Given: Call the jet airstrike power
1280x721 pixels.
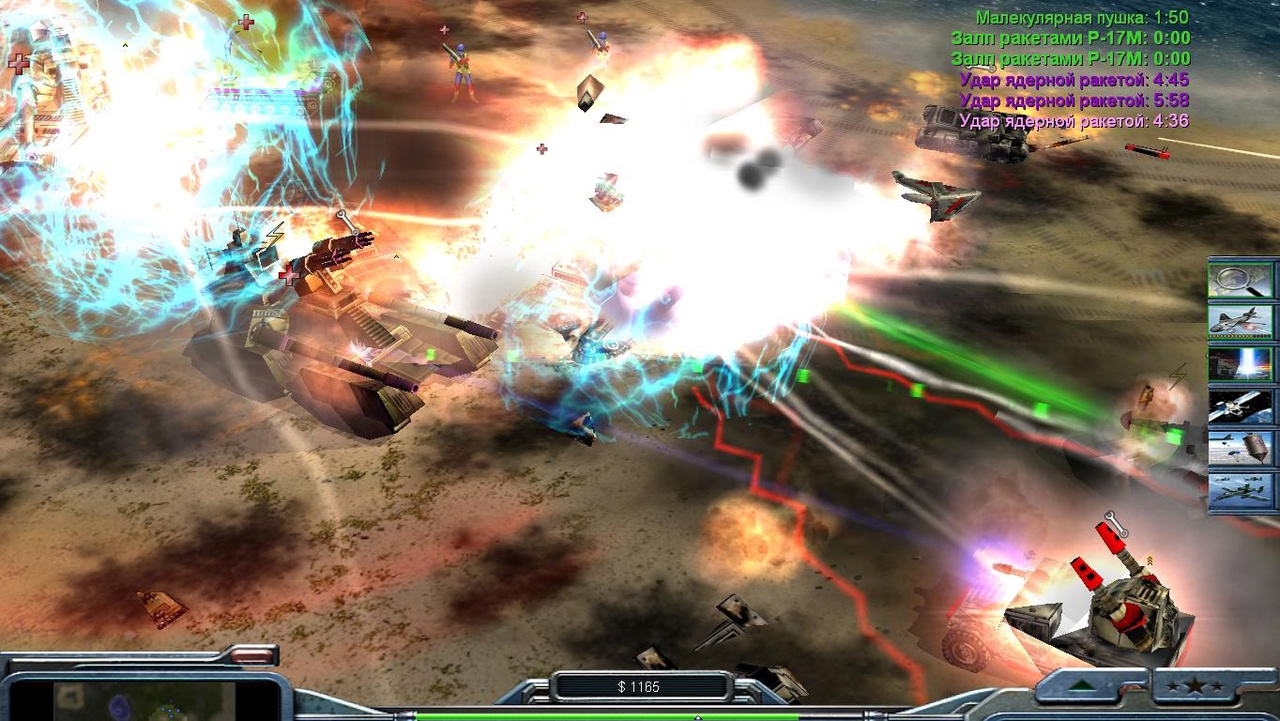Looking at the screenshot, I should 1240,322.
